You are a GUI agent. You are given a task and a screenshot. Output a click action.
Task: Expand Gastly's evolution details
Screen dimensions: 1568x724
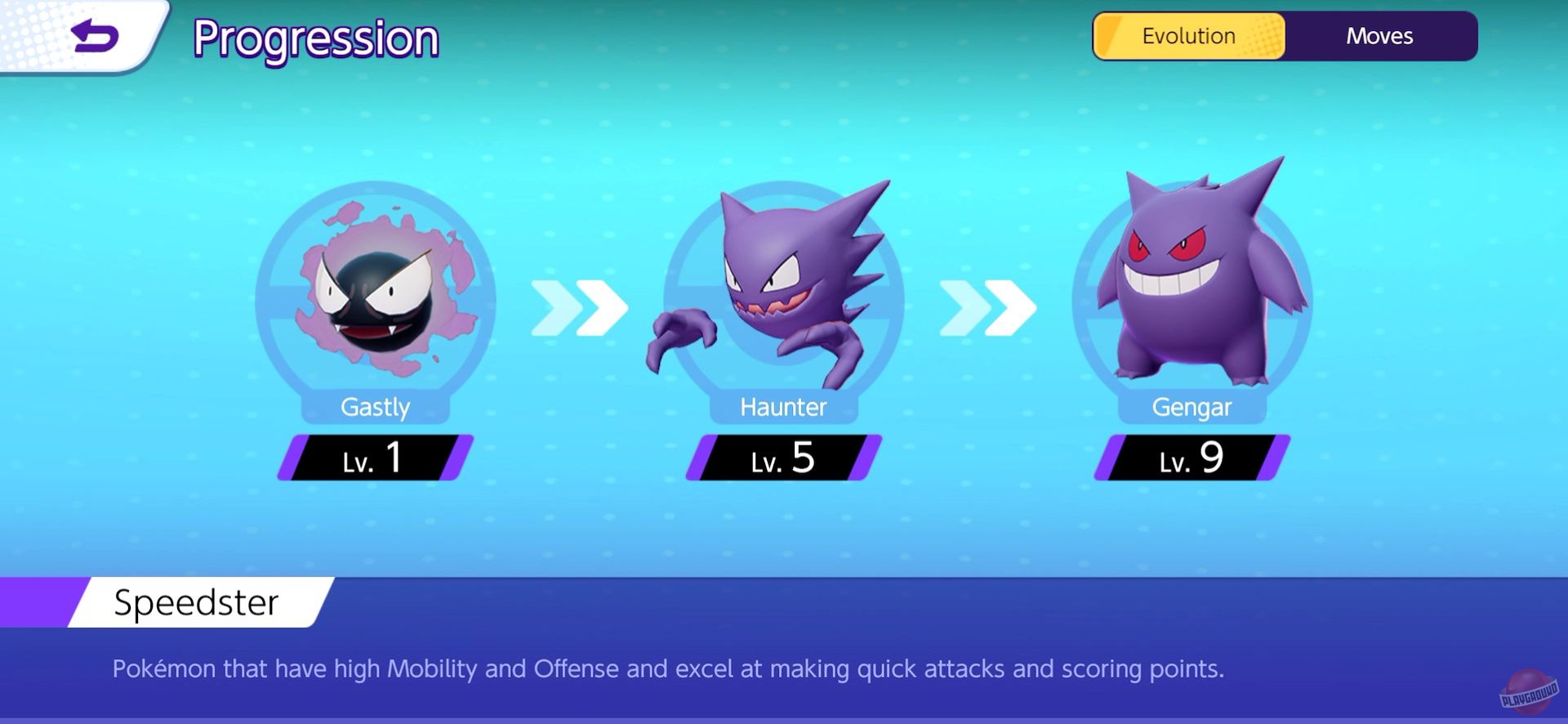[376, 408]
